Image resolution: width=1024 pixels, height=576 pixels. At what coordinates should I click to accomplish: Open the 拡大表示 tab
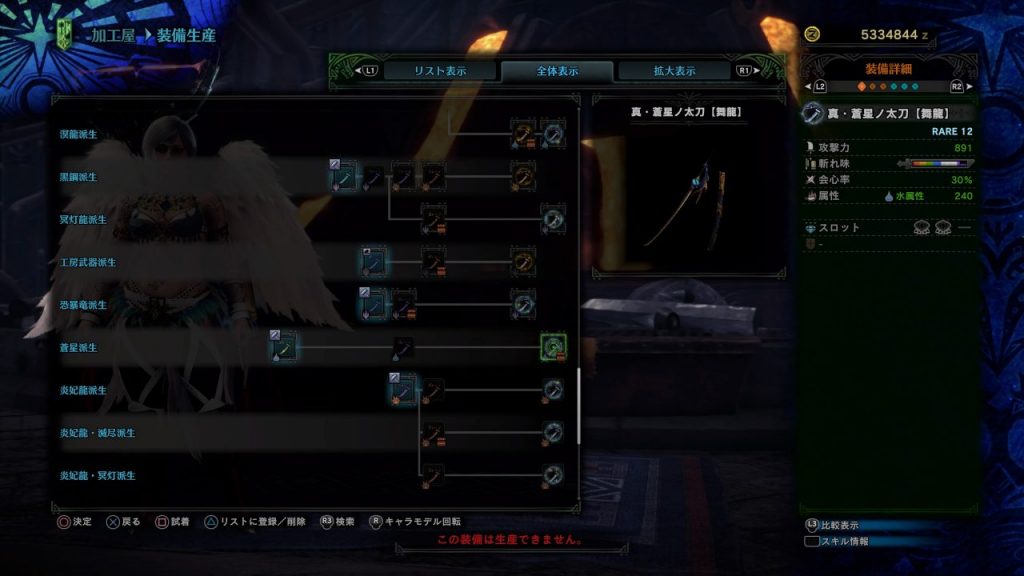click(674, 71)
